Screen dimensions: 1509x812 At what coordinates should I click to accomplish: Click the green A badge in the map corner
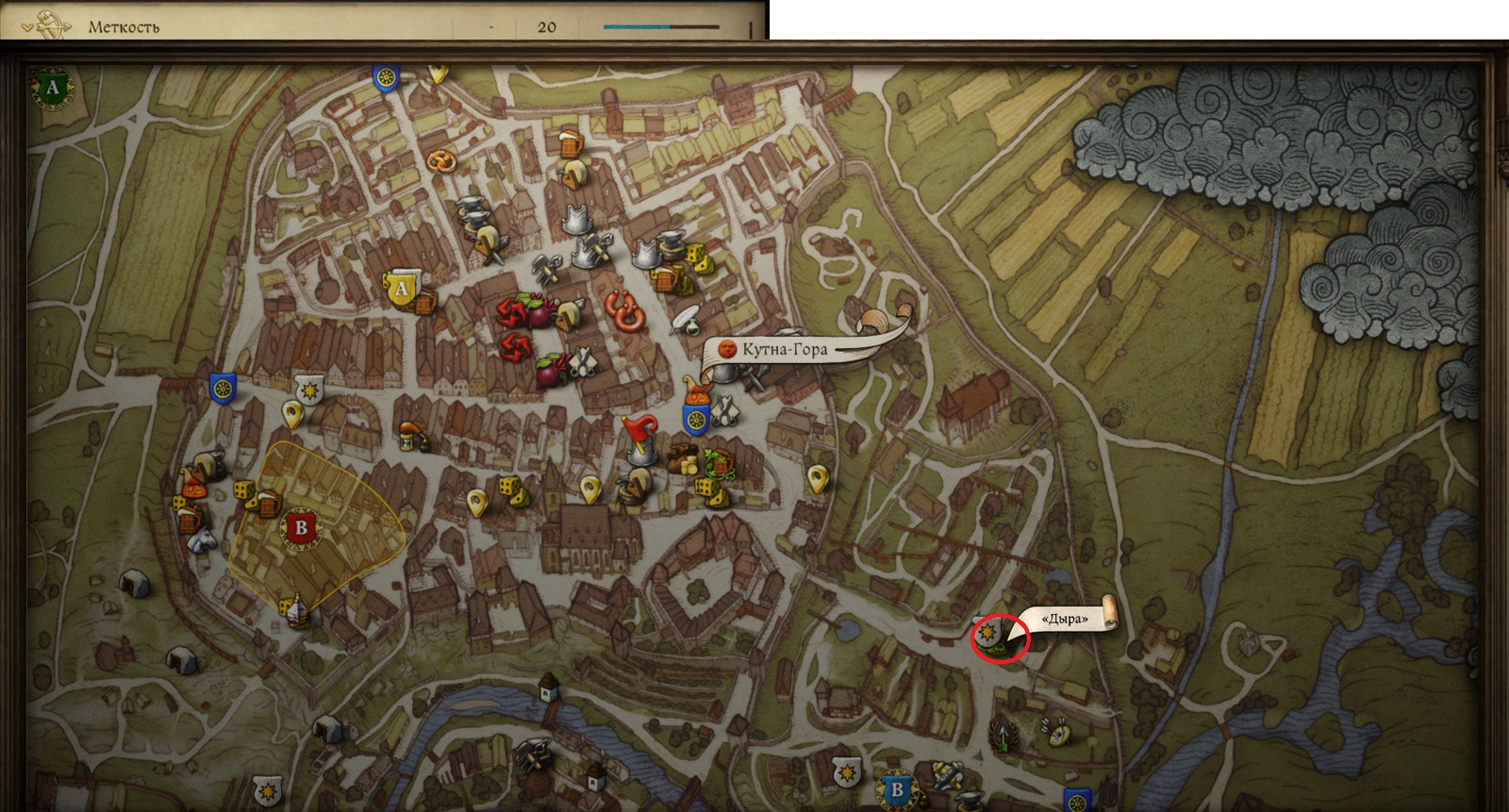point(53,88)
